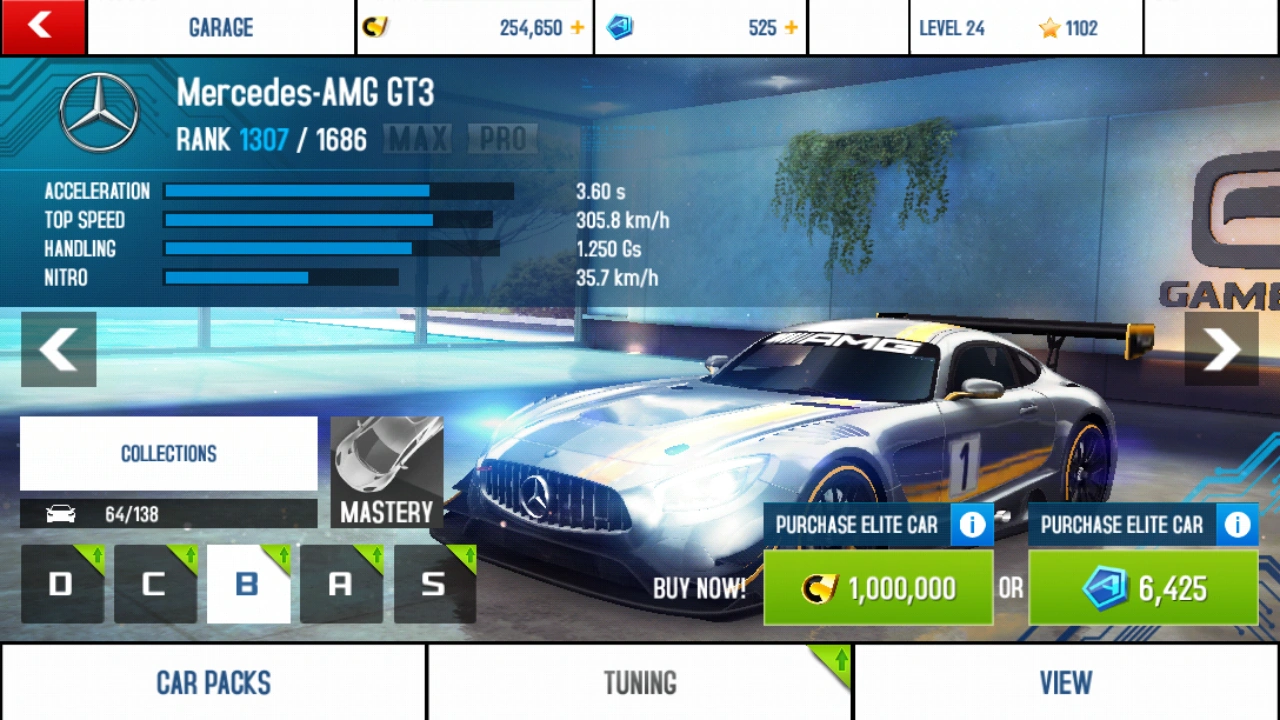This screenshot has height=720, width=1280.
Task: Click the blue tokens icon in top bar
Action: coord(620,27)
